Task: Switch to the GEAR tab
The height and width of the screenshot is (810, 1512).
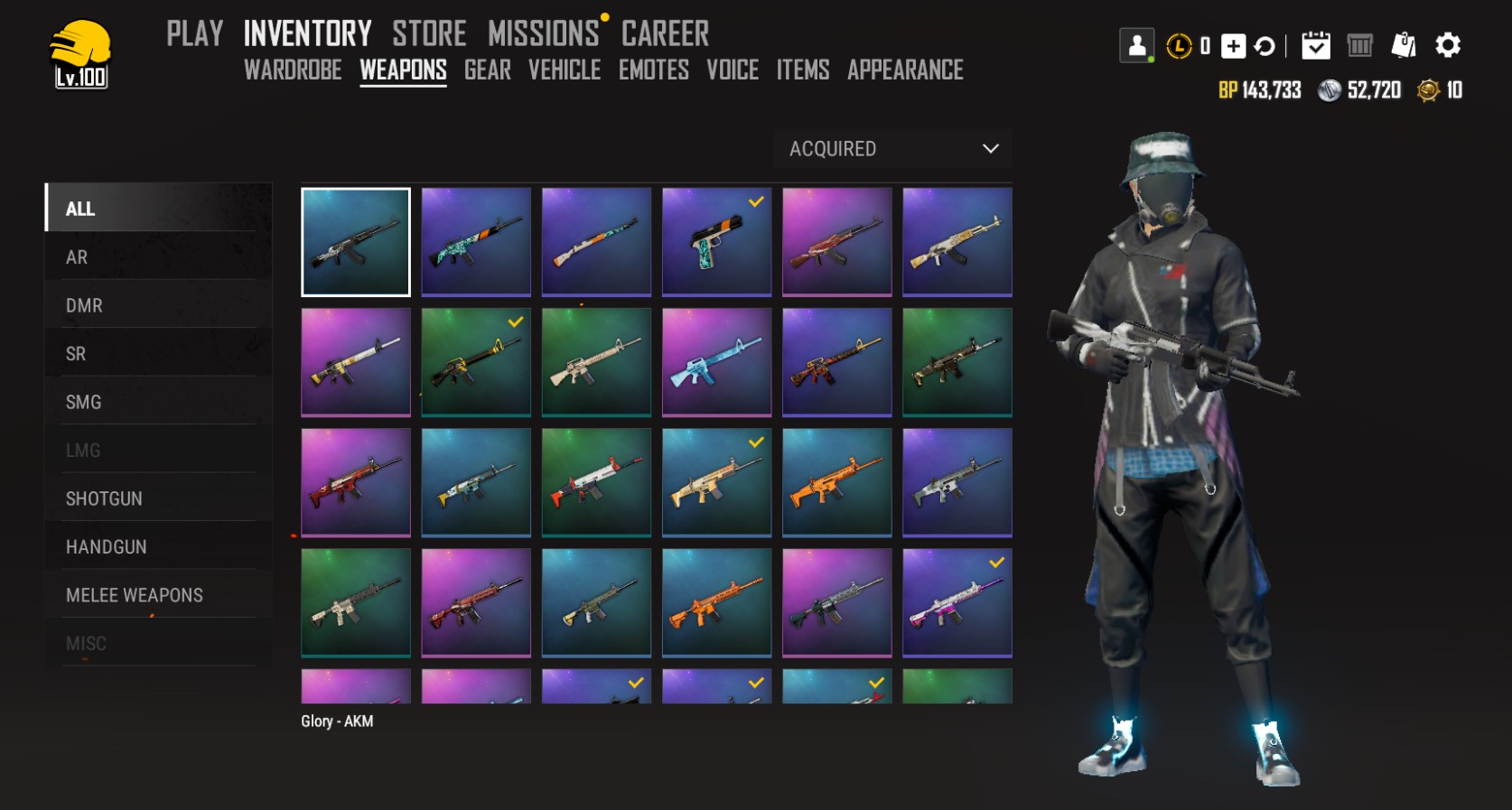Action: 487,70
